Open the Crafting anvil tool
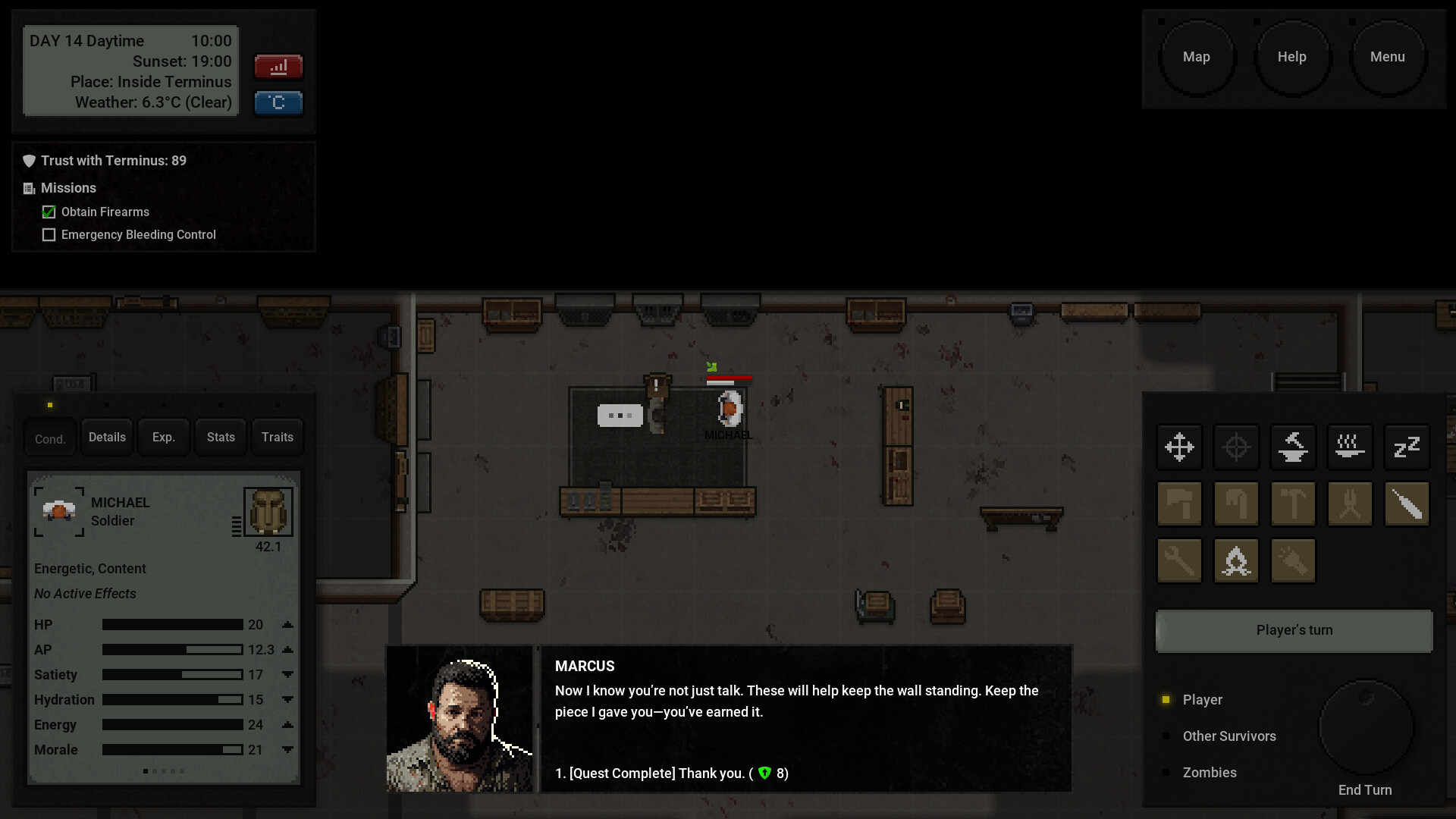The height and width of the screenshot is (819, 1456). click(x=1292, y=447)
